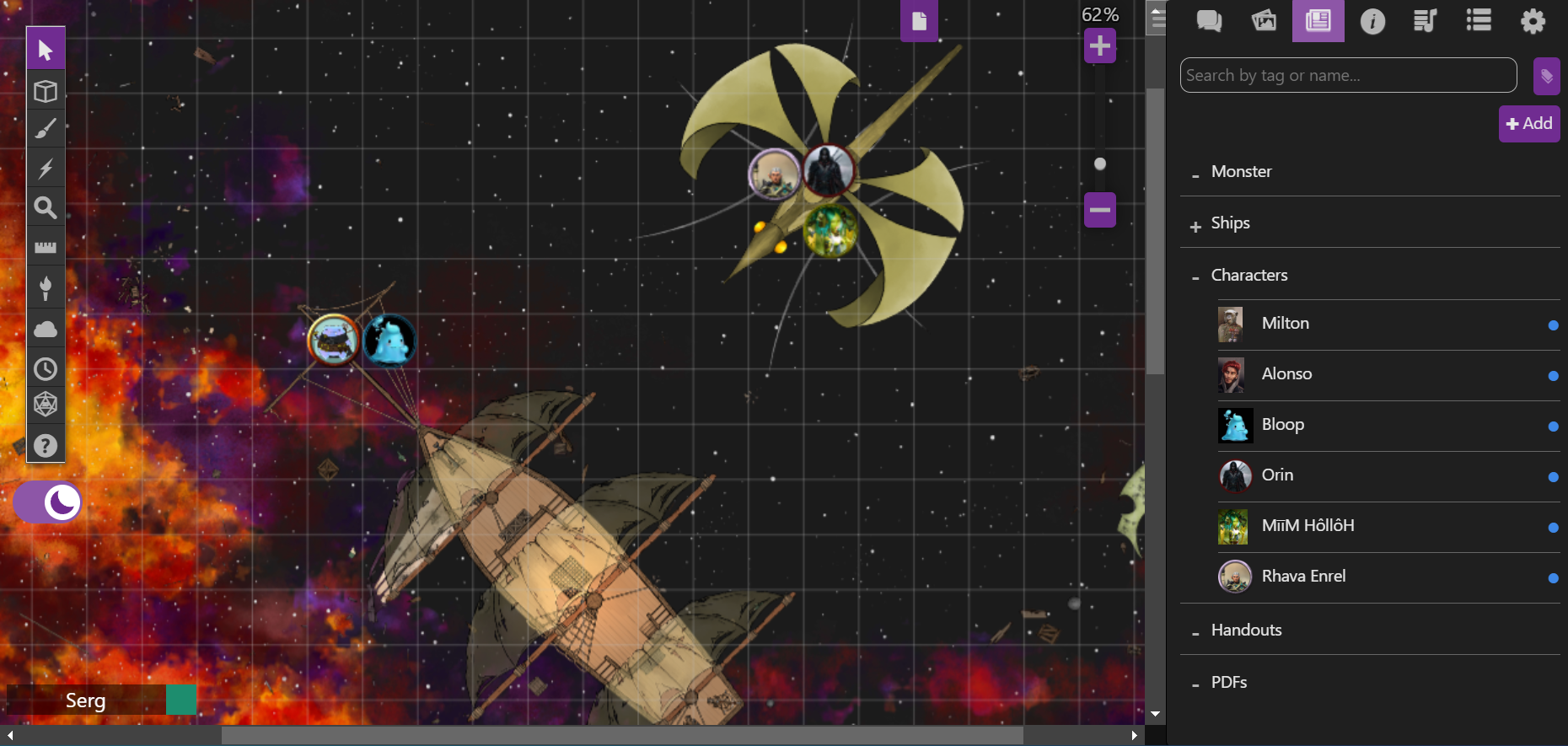Select the torch lighting tool

(46, 287)
